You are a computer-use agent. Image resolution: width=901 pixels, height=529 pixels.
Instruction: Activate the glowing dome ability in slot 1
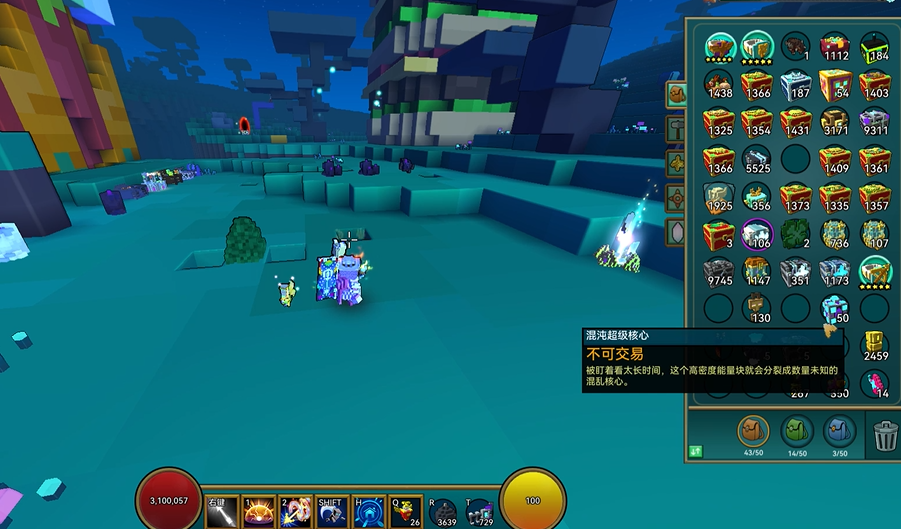259,511
